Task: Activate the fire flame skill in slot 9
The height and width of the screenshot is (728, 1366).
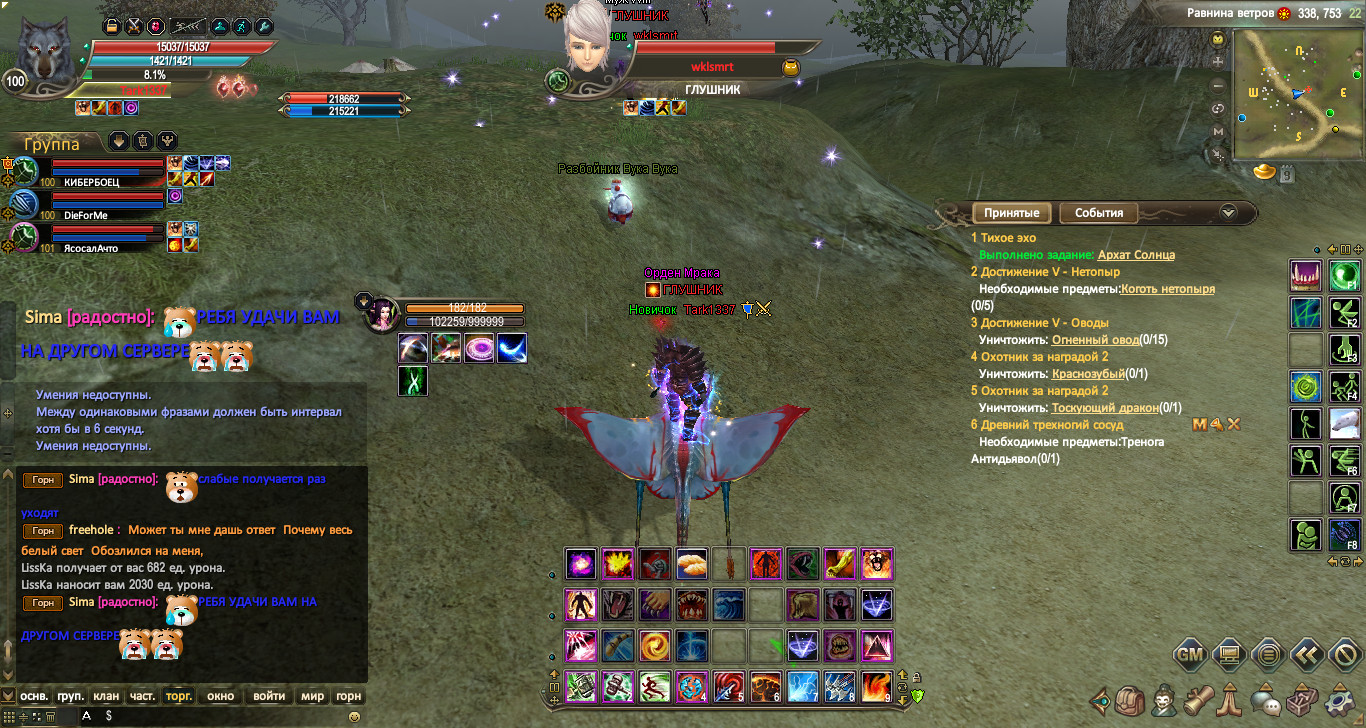Action: pos(877,687)
